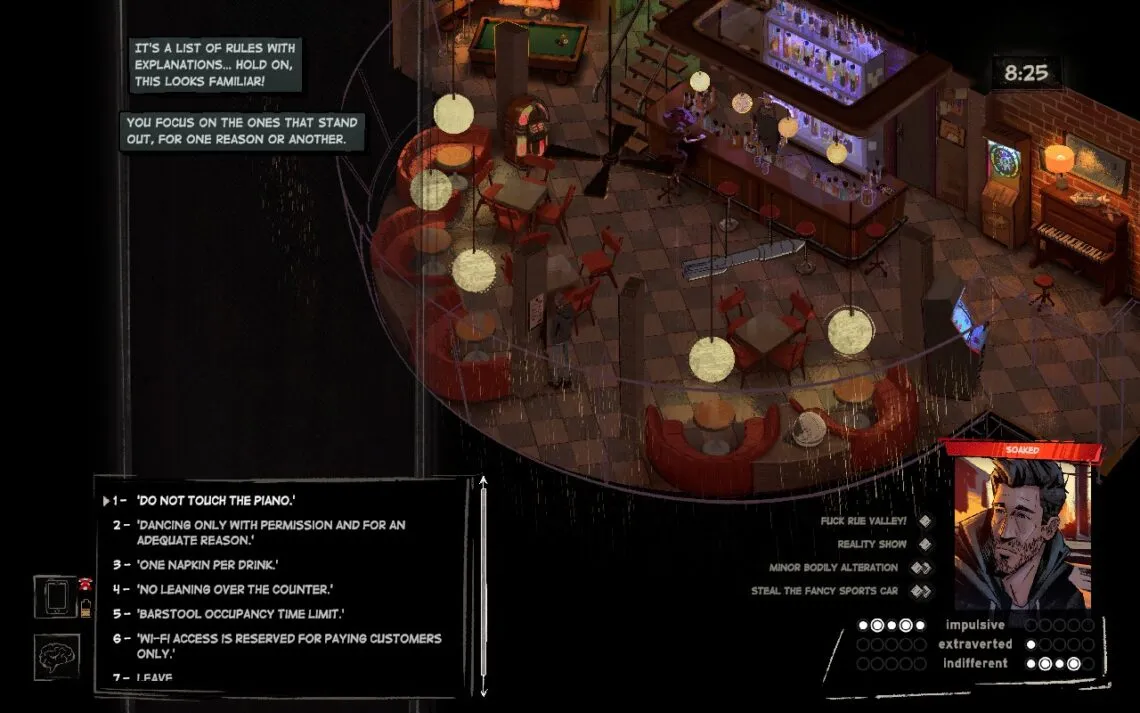Choose the 'Do not touch the piano' option
The image size is (1140, 713).
[216, 500]
